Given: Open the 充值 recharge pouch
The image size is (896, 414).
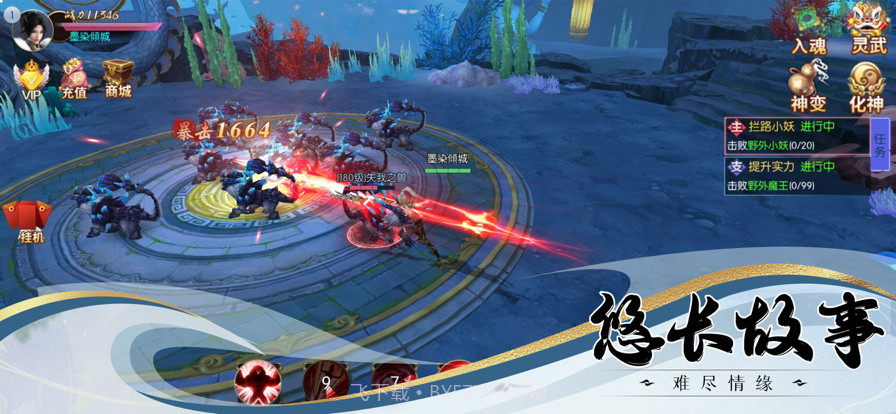Looking at the screenshot, I should [x=74, y=78].
